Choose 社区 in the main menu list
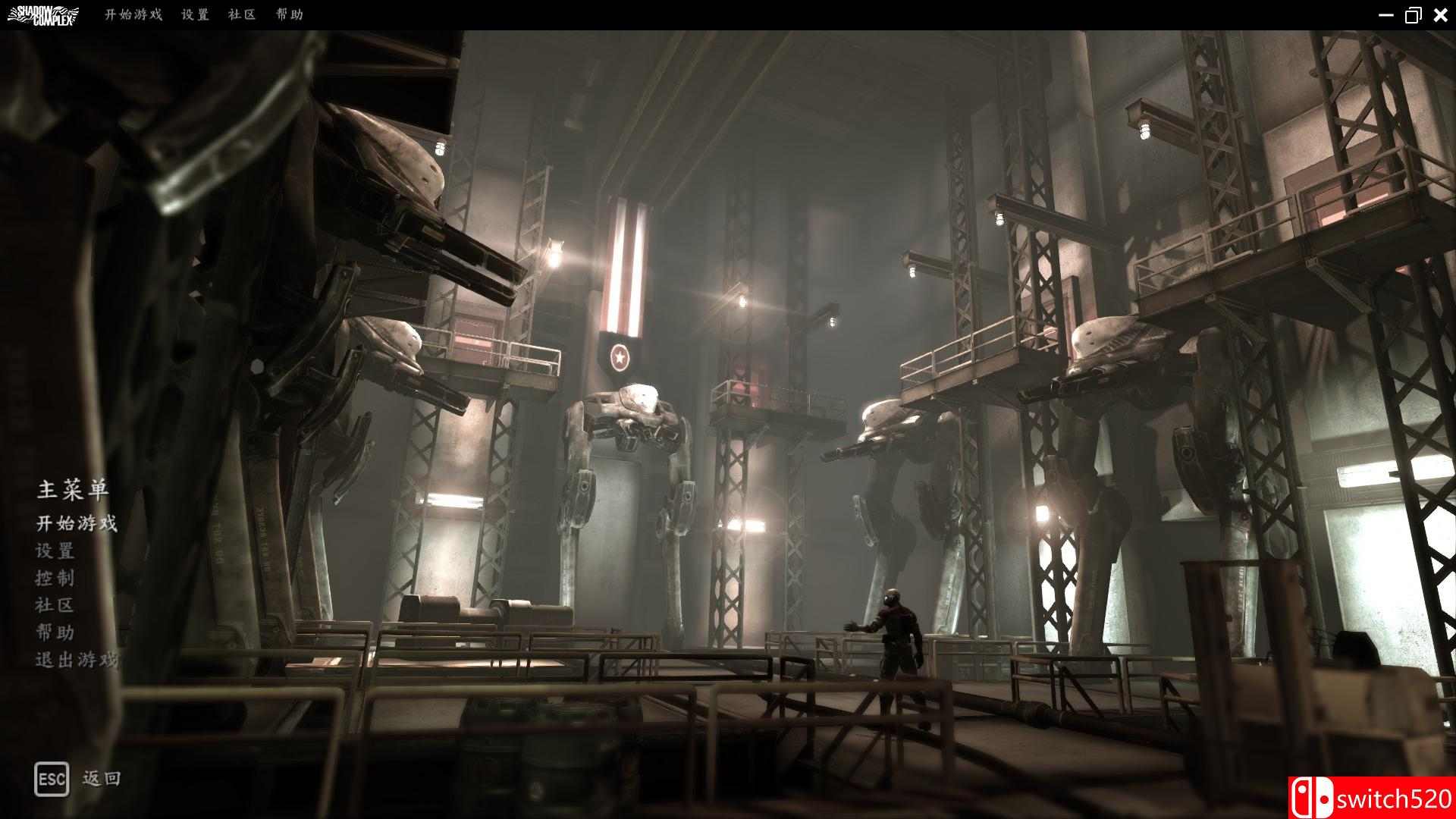The image size is (1456, 819). click(x=55, y=605)
